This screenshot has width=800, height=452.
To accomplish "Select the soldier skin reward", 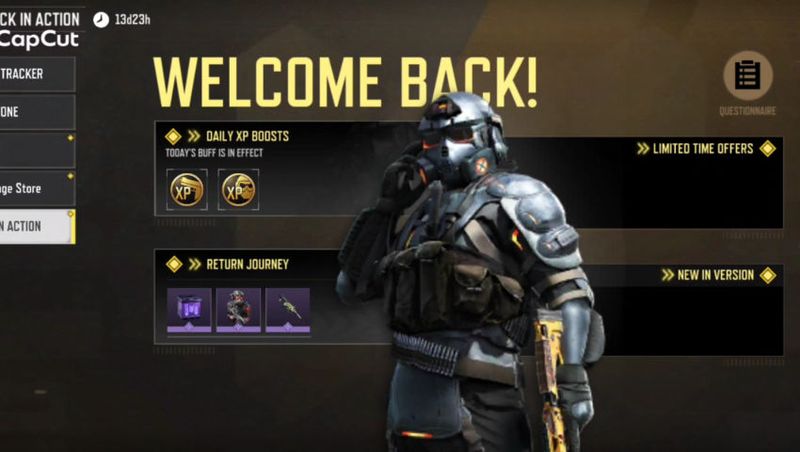I will (x=238, y=310).
